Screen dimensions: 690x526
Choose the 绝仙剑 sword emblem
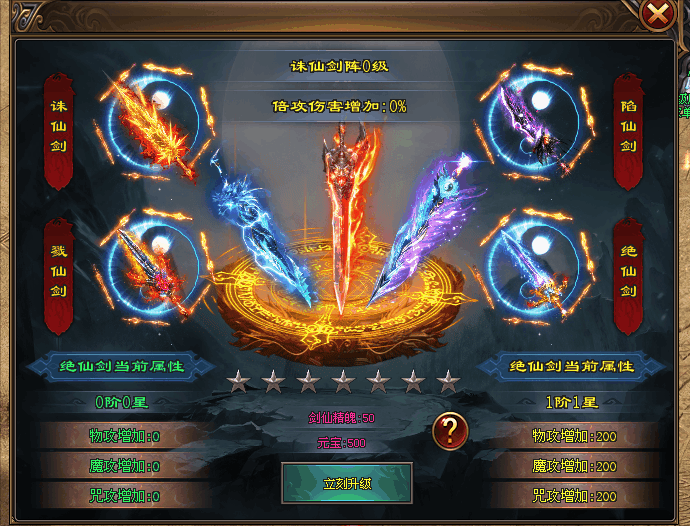(x=534, y=265)
